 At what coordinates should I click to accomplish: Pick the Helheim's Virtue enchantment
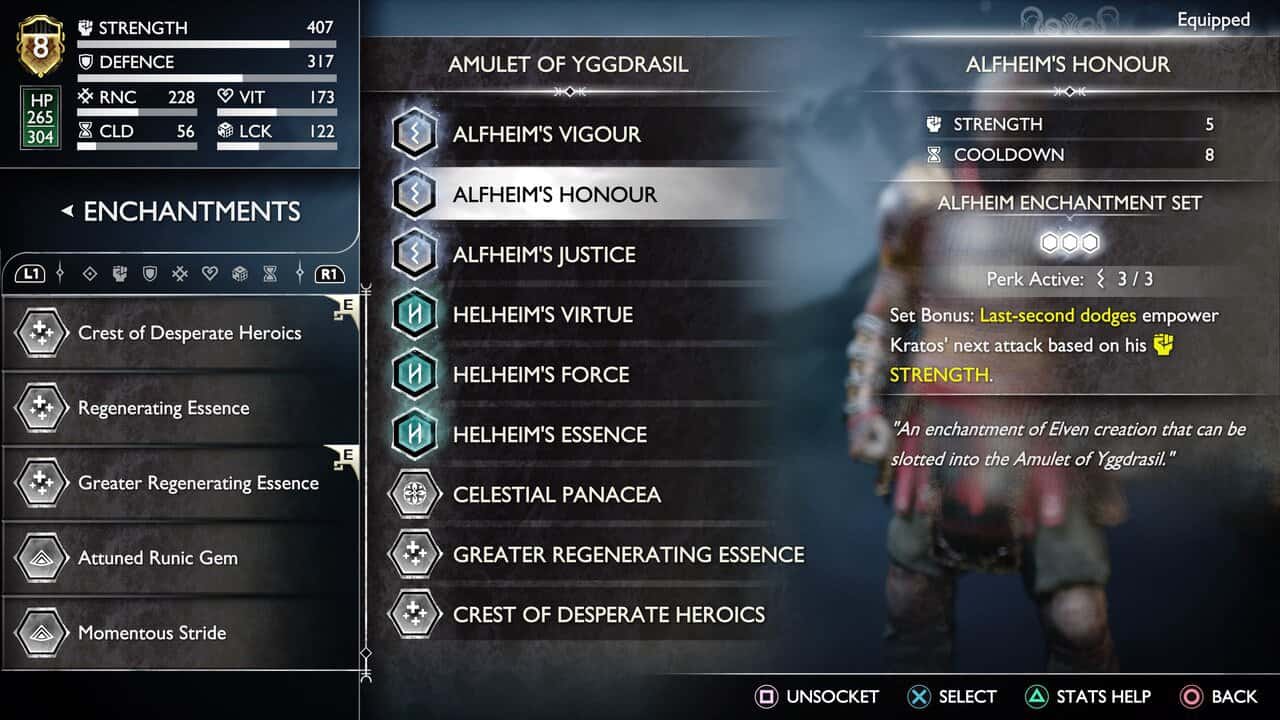542,314
